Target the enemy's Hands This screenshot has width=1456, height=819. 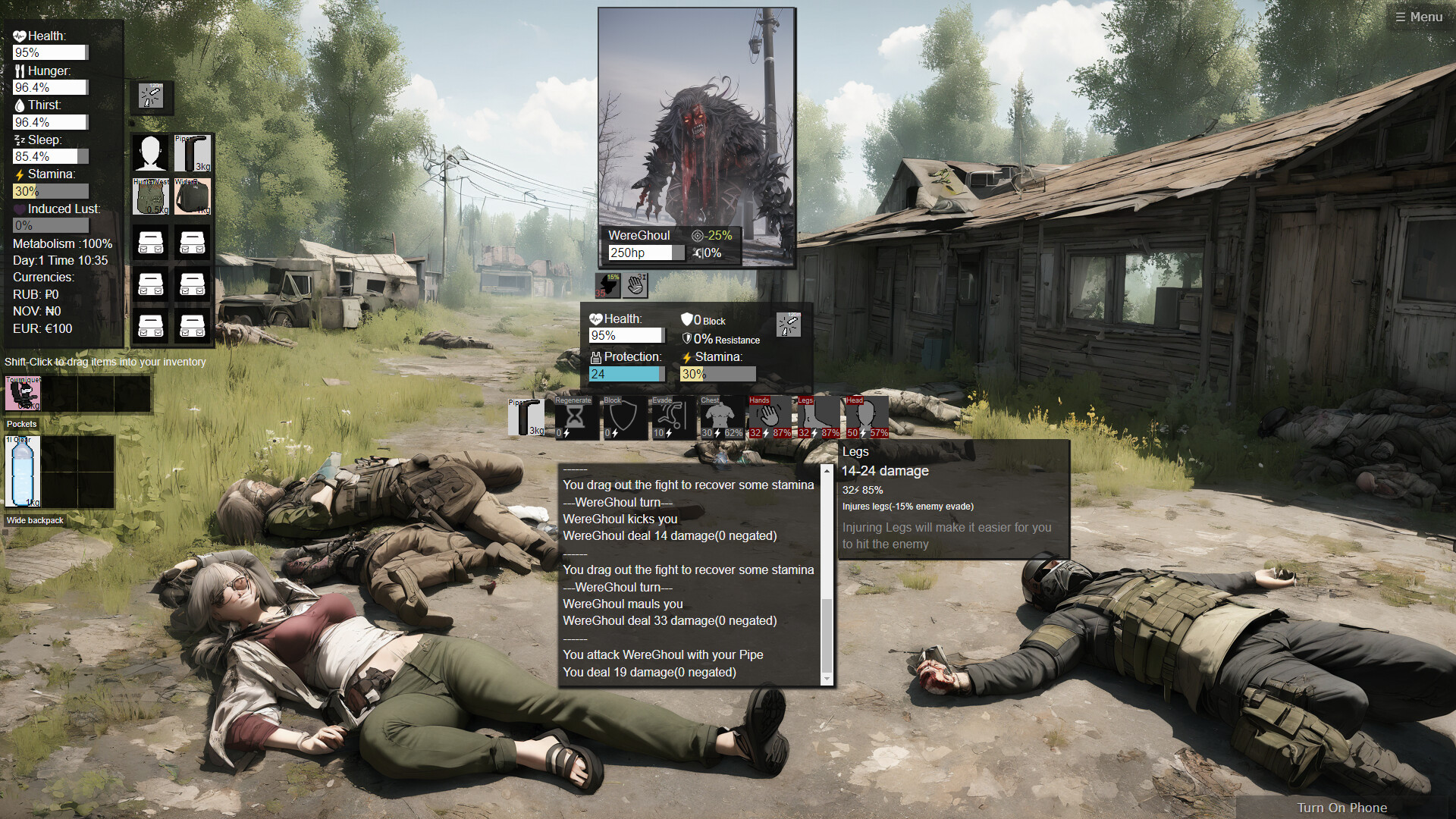pyautogui.click(x=769, y=416)
